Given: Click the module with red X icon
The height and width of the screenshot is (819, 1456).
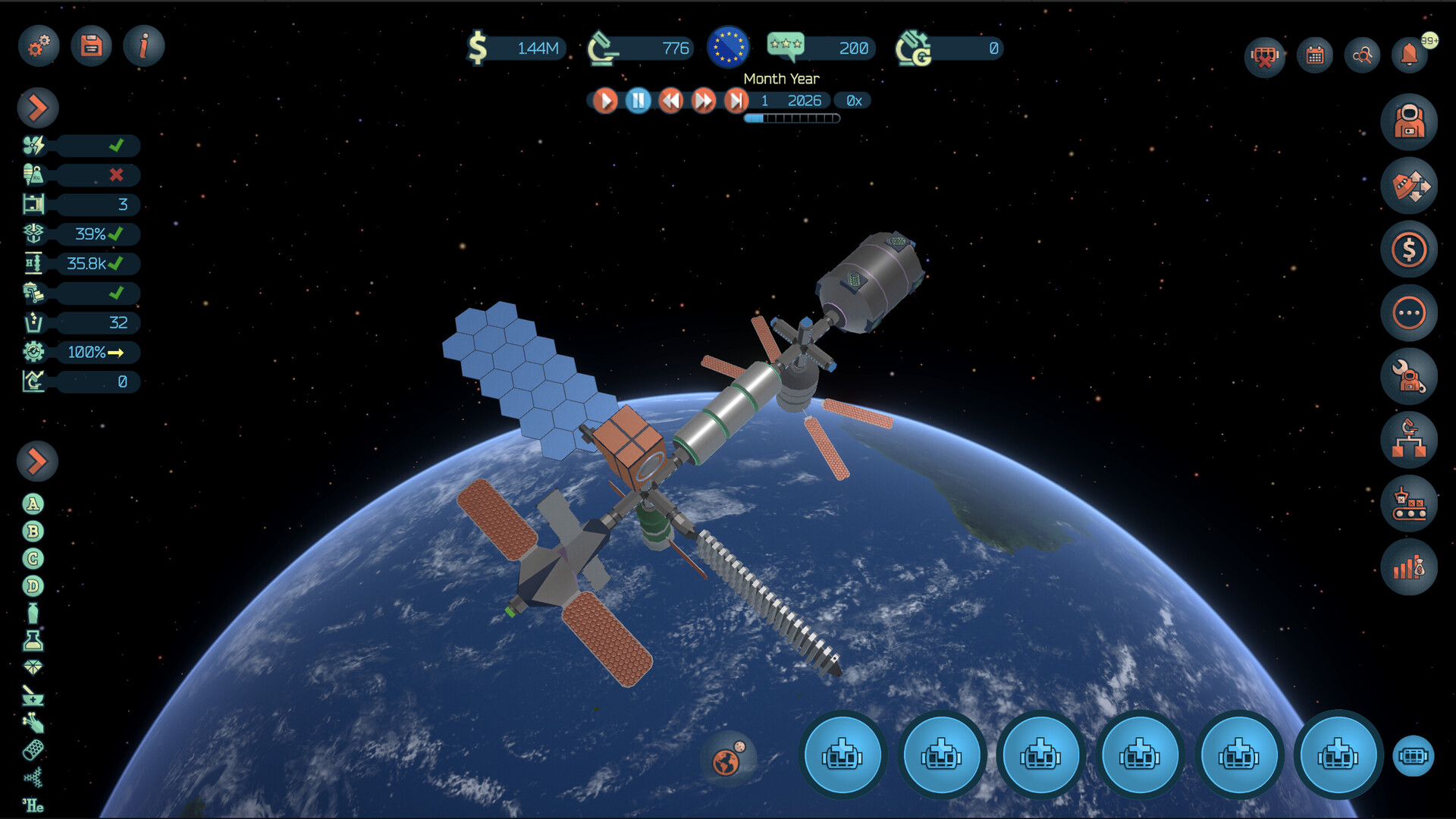Looking at the screenshot, I should tap(1265, 55).
